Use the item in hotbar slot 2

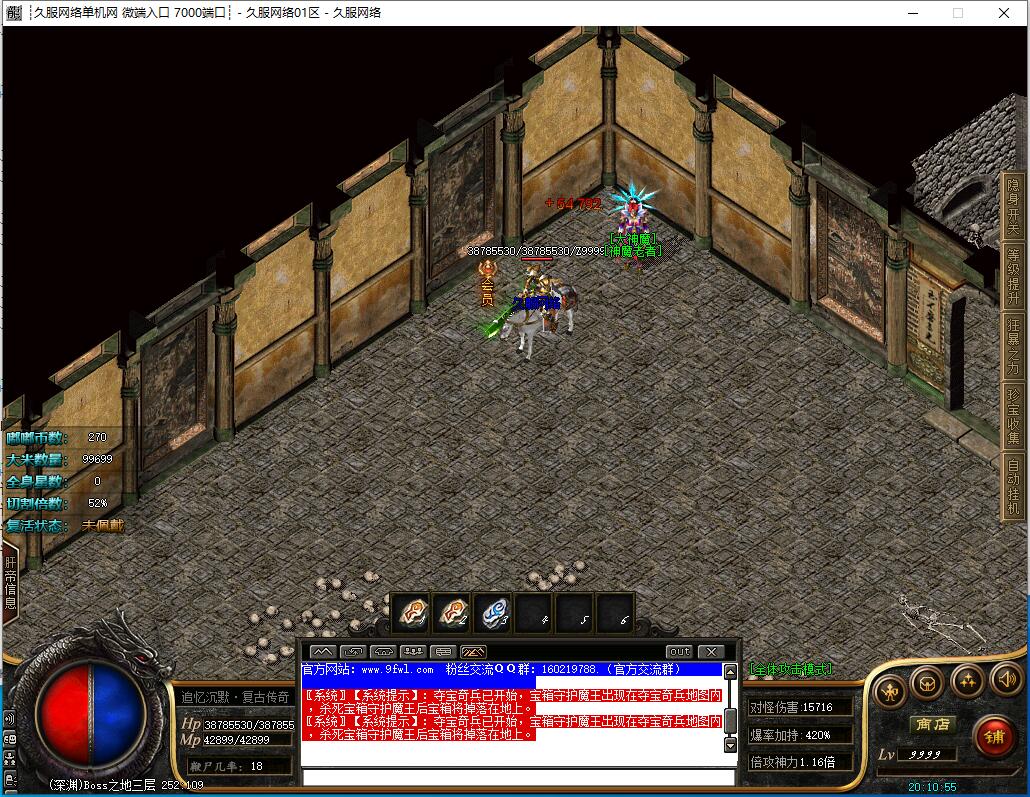[x=452, y=612]
